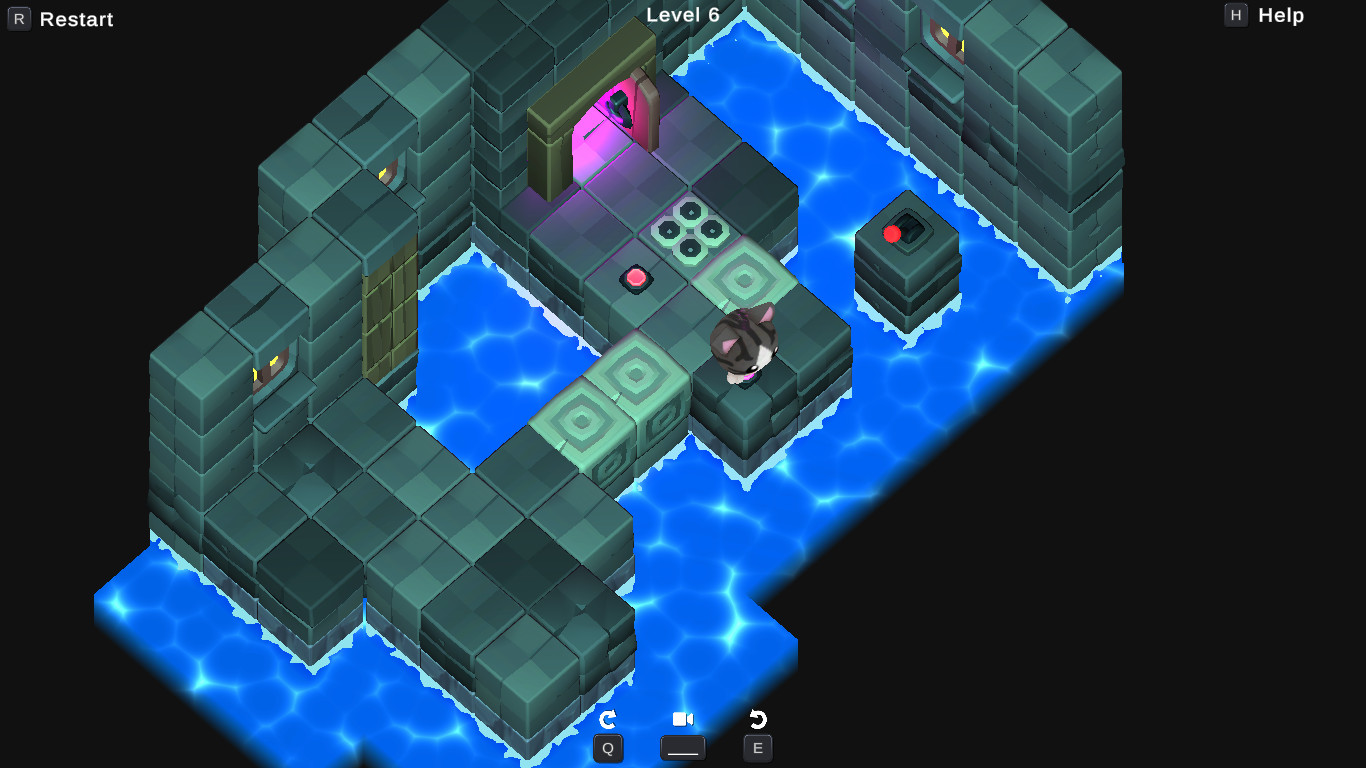The height and width of the screenshot is (768, 1366).
Task: Click Restart to reset the level
Action: [75, 19]
